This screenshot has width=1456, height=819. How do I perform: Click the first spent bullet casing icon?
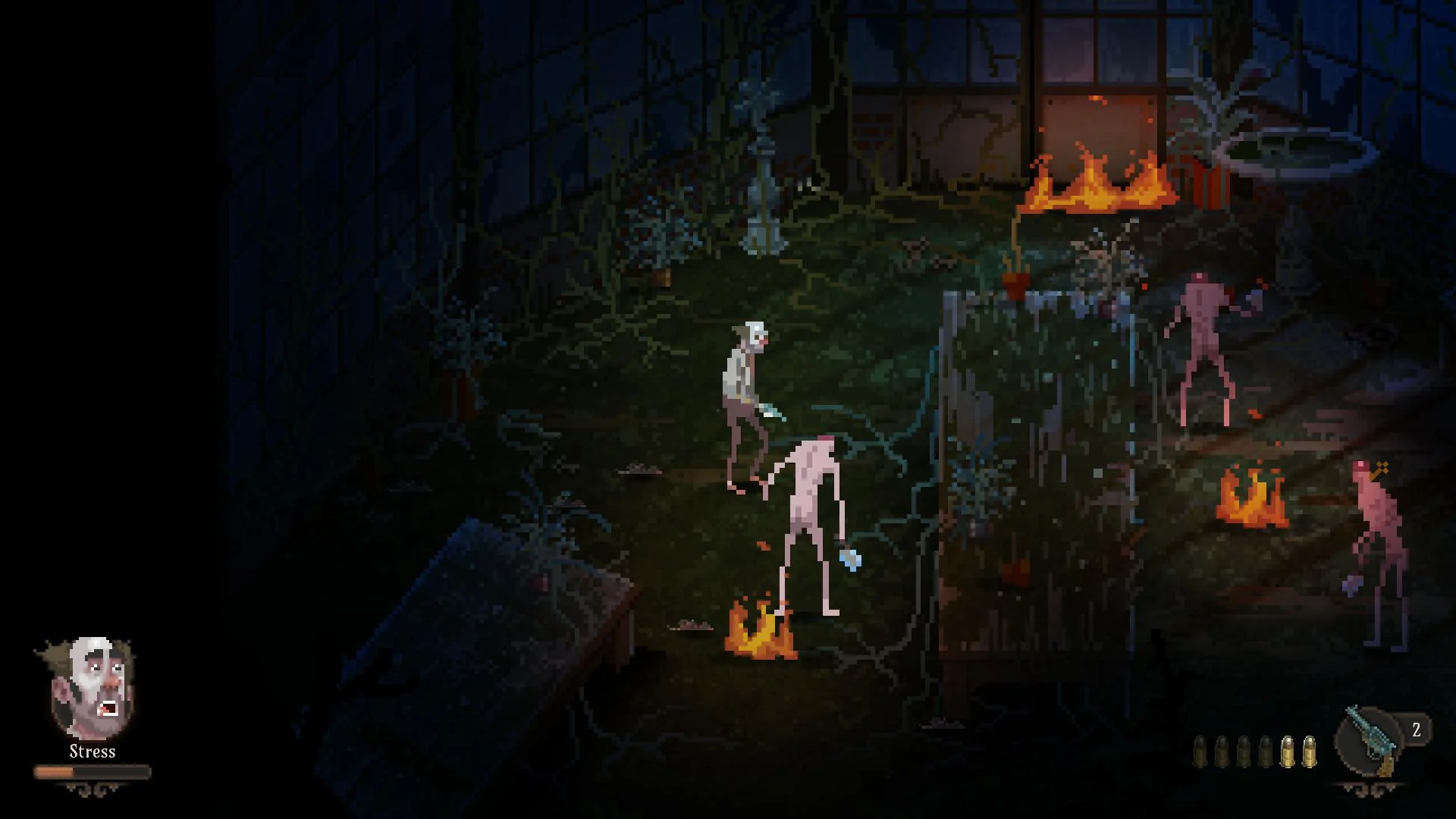point(1200,752)
